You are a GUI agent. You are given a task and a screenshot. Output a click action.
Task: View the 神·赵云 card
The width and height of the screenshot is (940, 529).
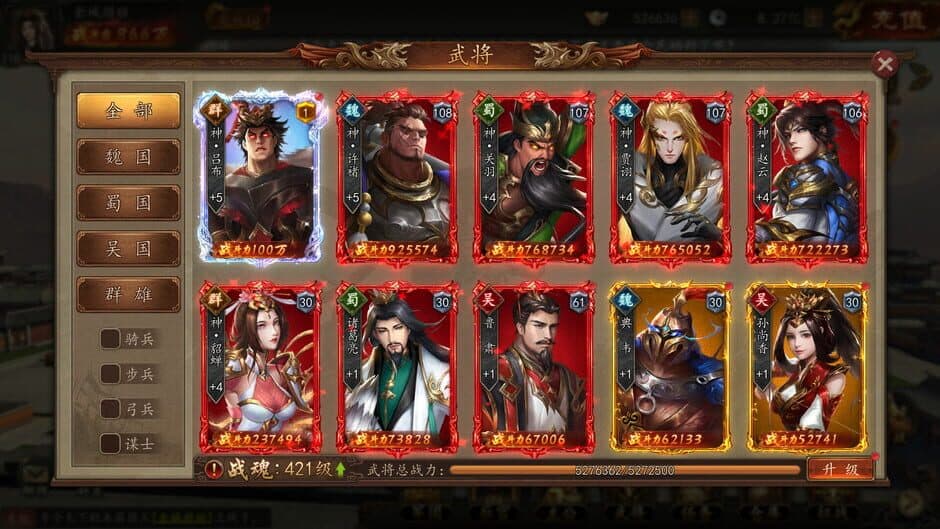point(806,178)
